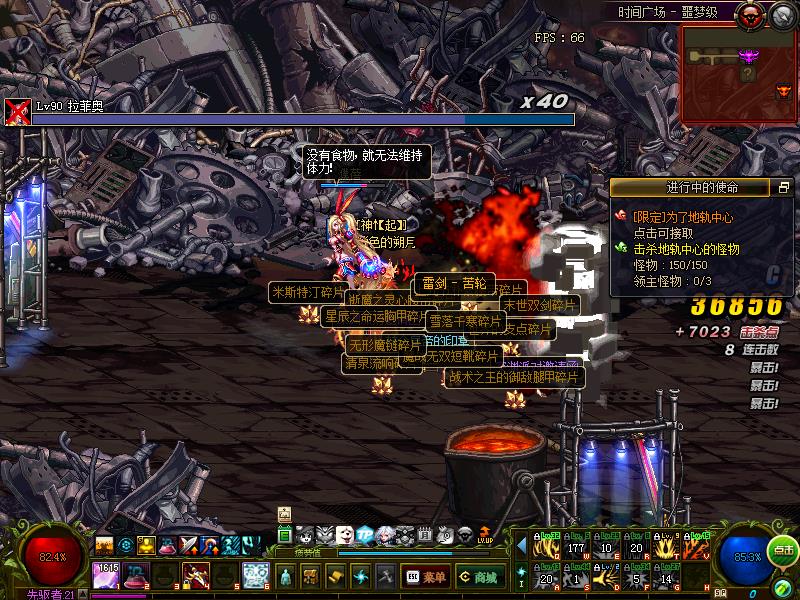
Task: Open the character silhouette menu button
Action: (x=287, y=576)
